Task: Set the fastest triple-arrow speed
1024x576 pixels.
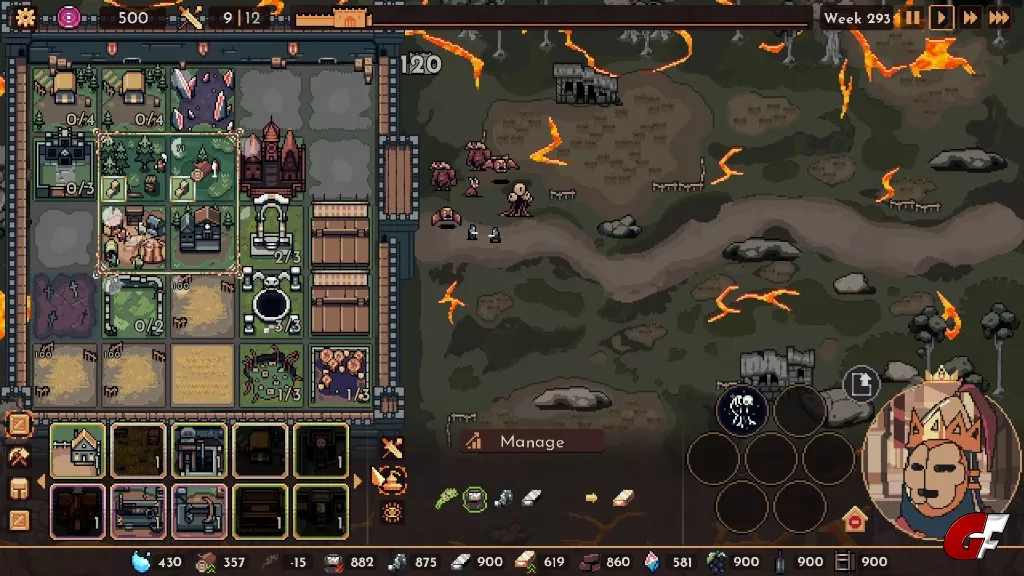Action: pyautogui.click(x=998, y=17)
